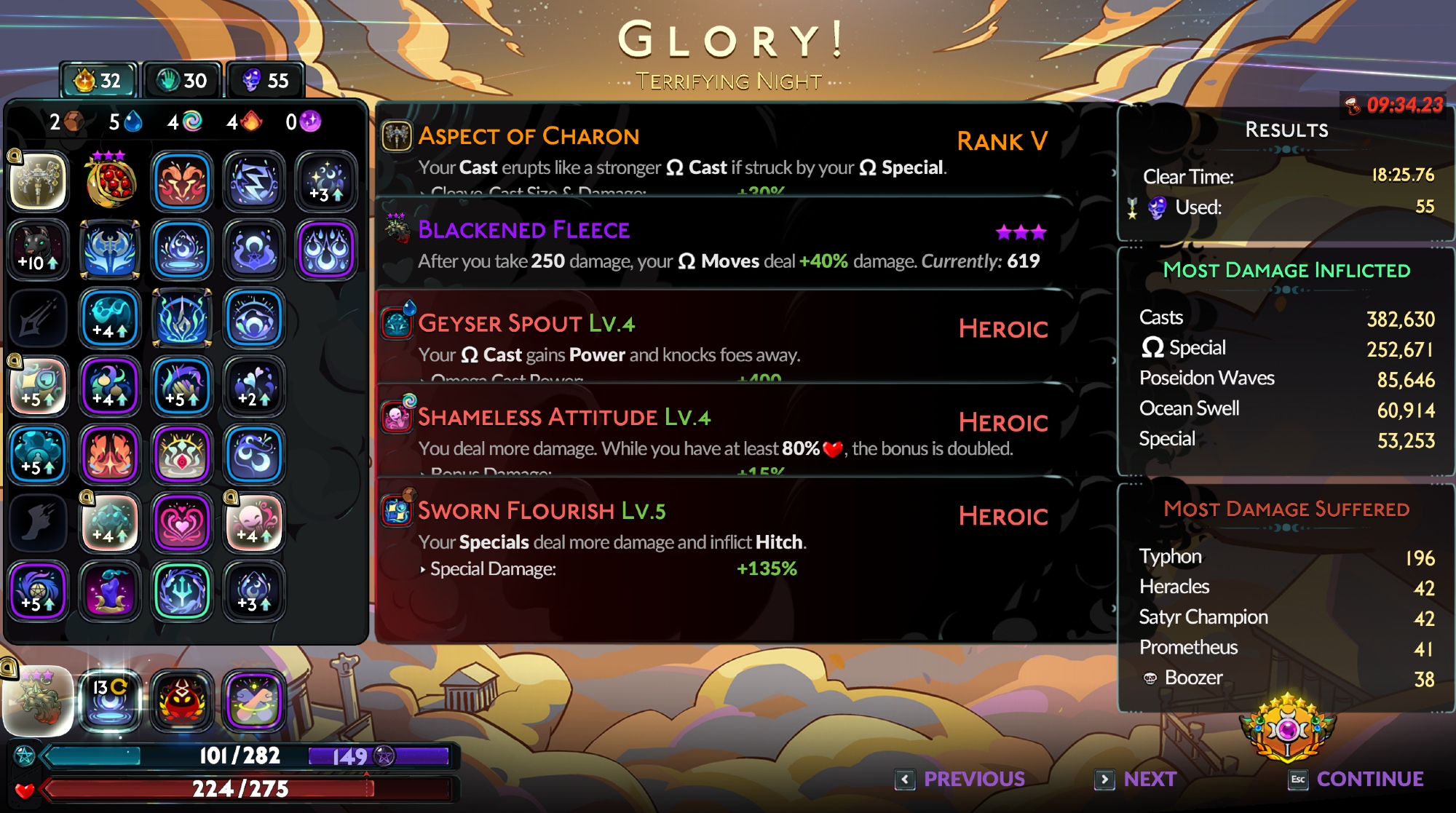1456x813 pixels.
Task: Select the pomegranate boon icon
Action: (x=110, y=182)
